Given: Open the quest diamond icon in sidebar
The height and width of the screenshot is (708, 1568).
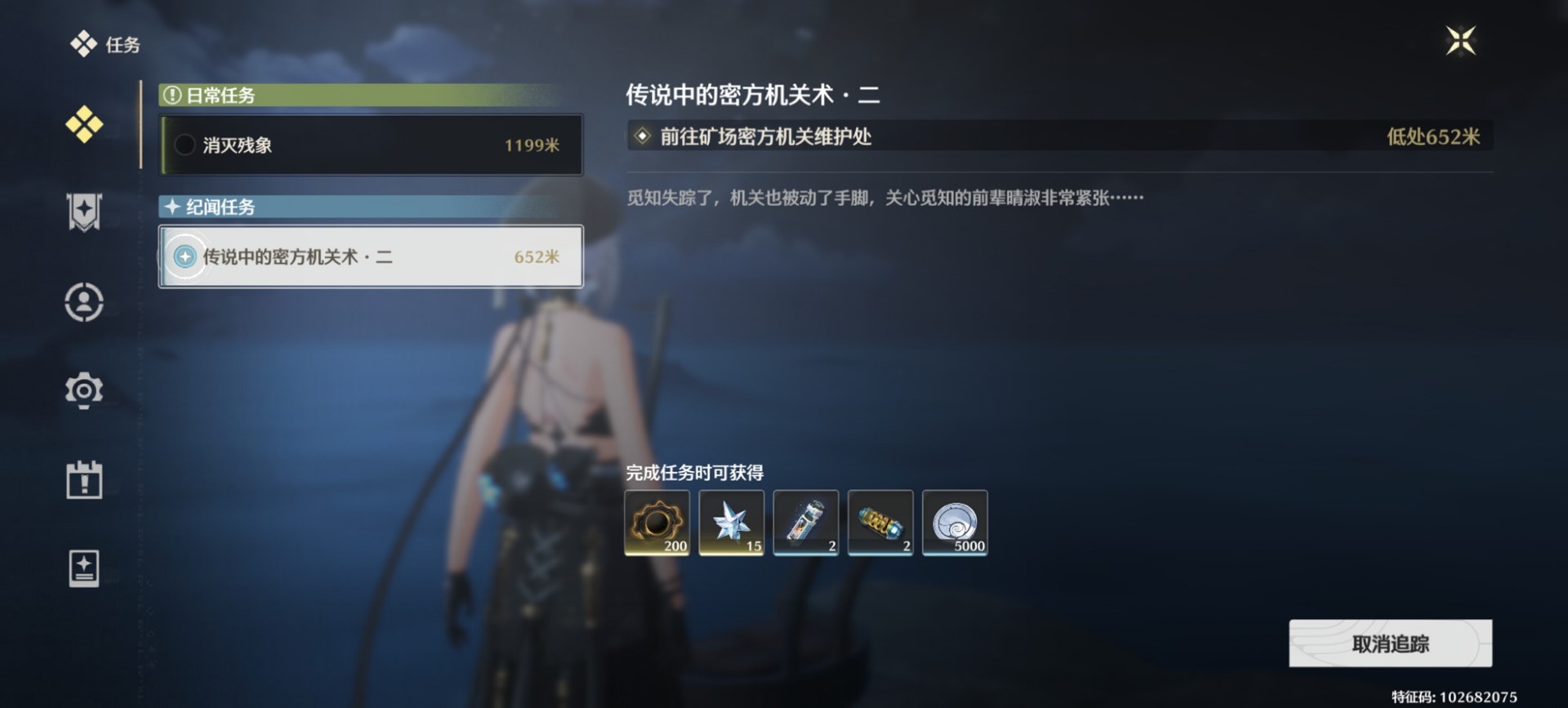Looking at the screenshot, I should click(85, 125).
